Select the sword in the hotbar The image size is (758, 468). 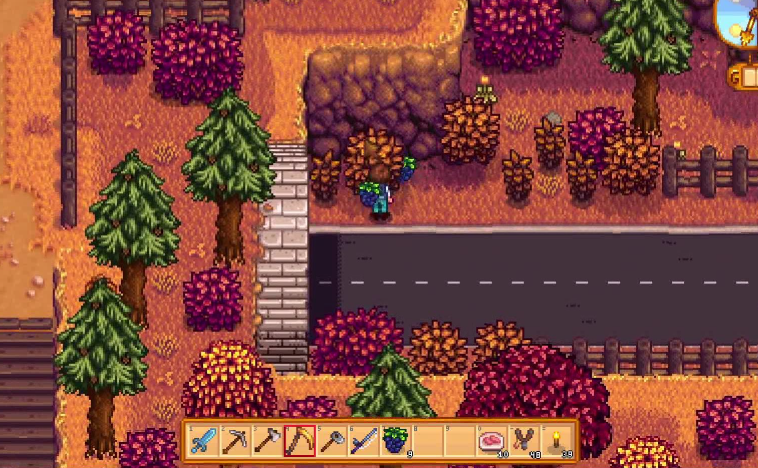[x=203, y=440]
